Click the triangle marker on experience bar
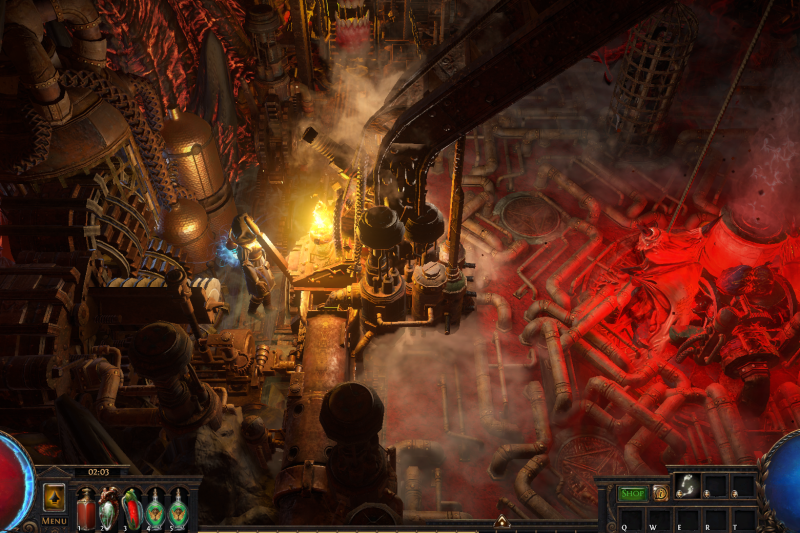The height and width of the screenshot is (533, 800). pyautogui.click(x=502, y=521)
